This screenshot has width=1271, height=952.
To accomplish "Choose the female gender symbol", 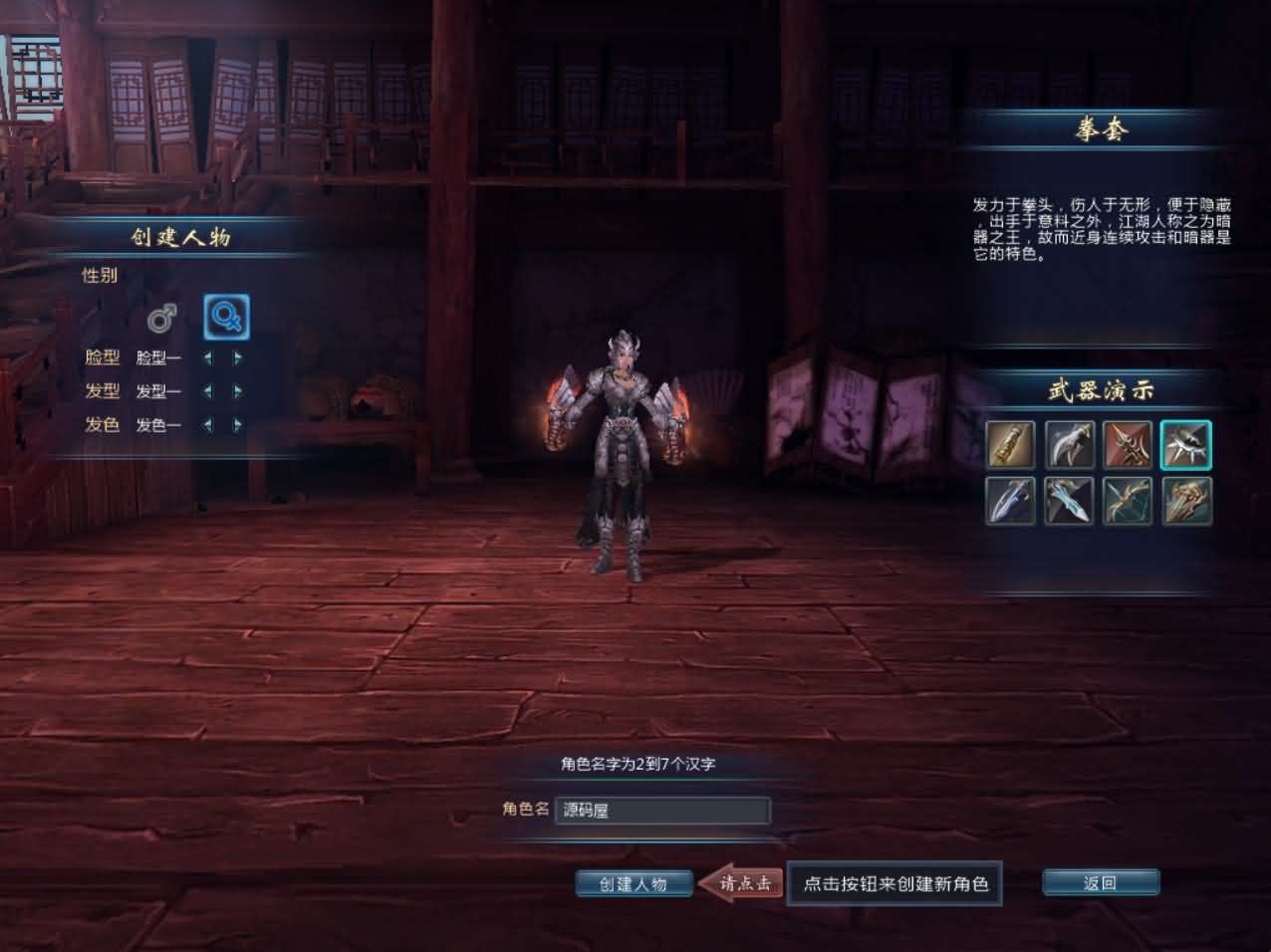I will [226, 318].
